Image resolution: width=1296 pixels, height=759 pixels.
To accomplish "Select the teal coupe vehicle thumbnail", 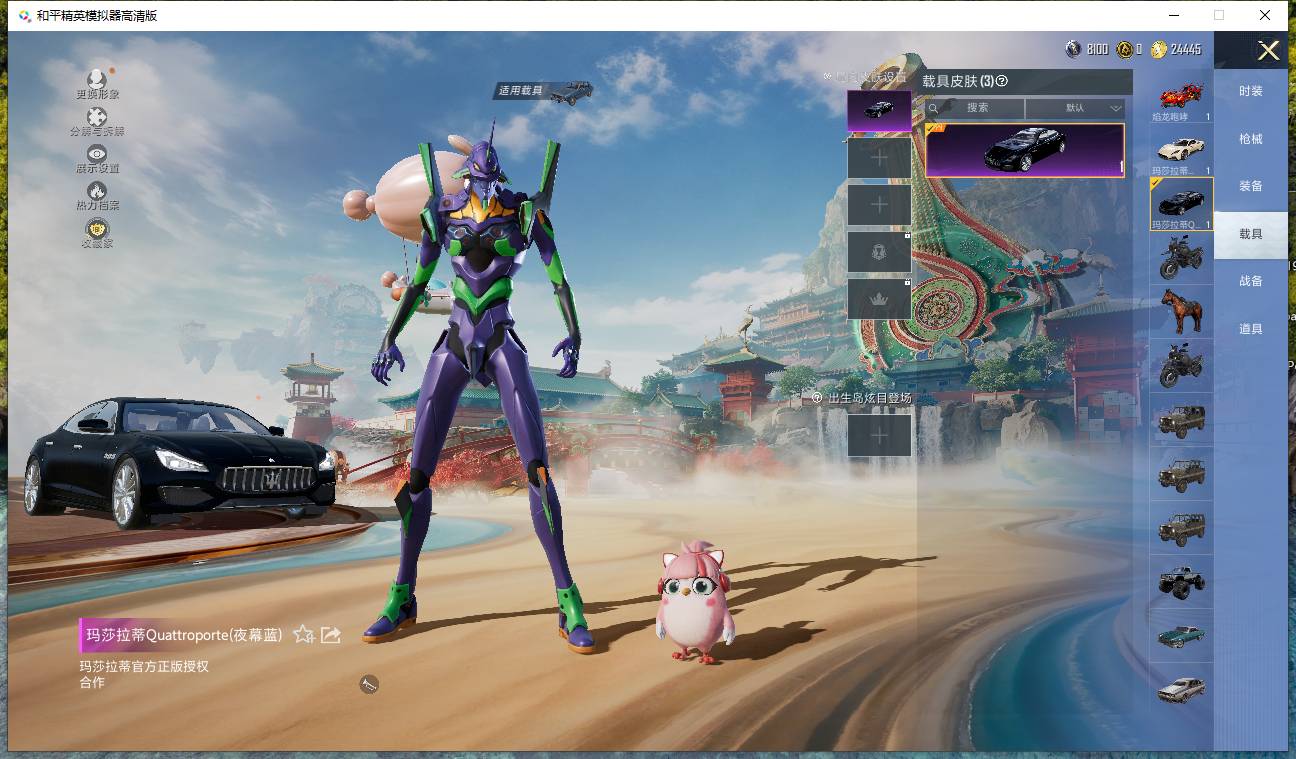I will (1181, 635).
